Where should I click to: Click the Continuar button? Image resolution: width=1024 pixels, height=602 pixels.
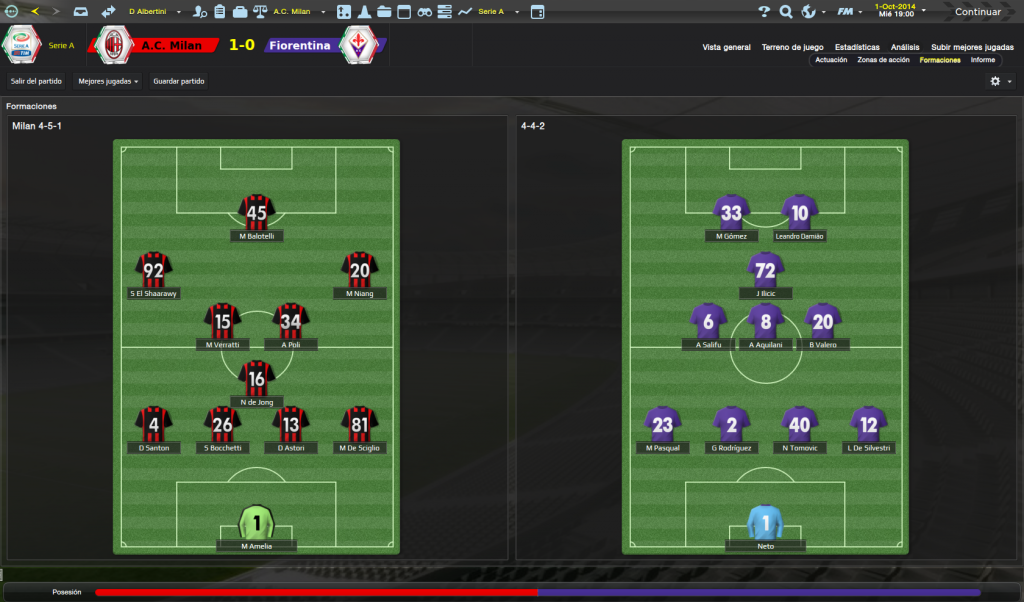978,12
